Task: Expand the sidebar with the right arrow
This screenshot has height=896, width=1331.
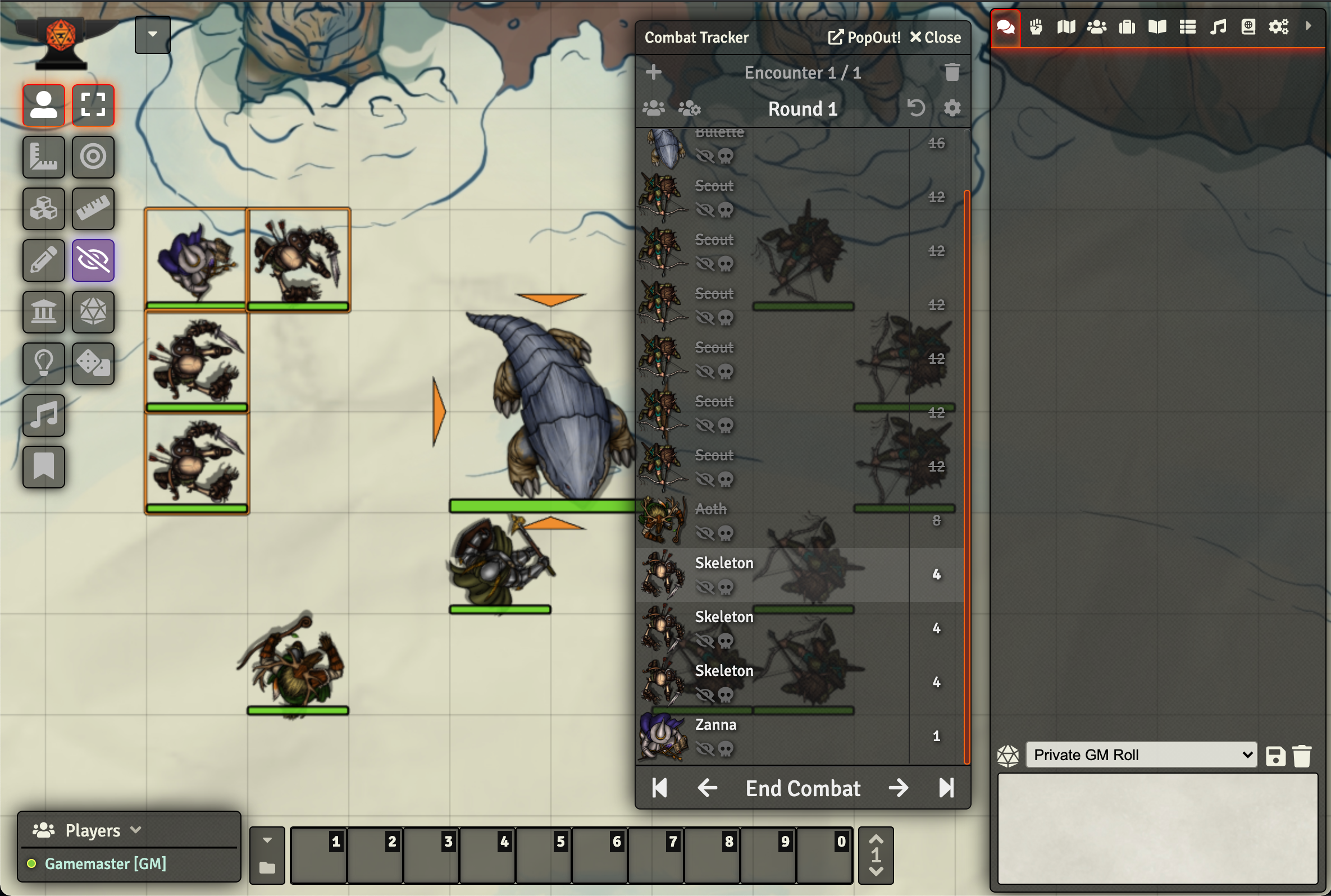Action: tap(1309, 26)
